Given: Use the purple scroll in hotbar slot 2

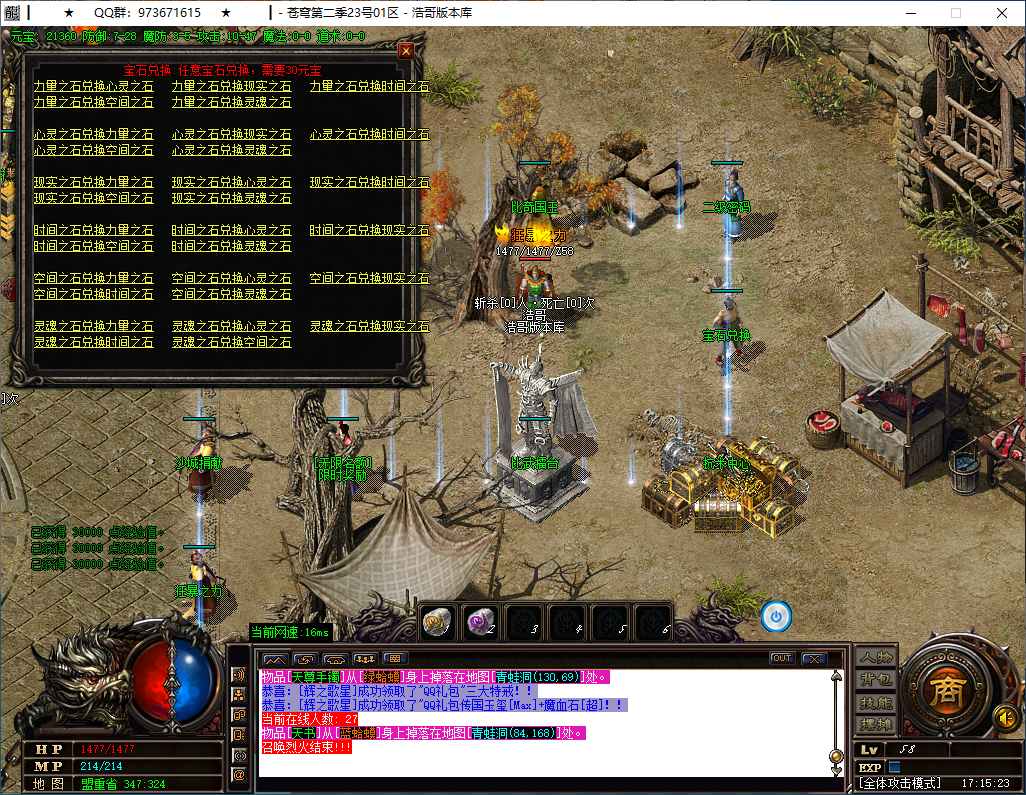Looking at the screenshot, I should point(481,620).
